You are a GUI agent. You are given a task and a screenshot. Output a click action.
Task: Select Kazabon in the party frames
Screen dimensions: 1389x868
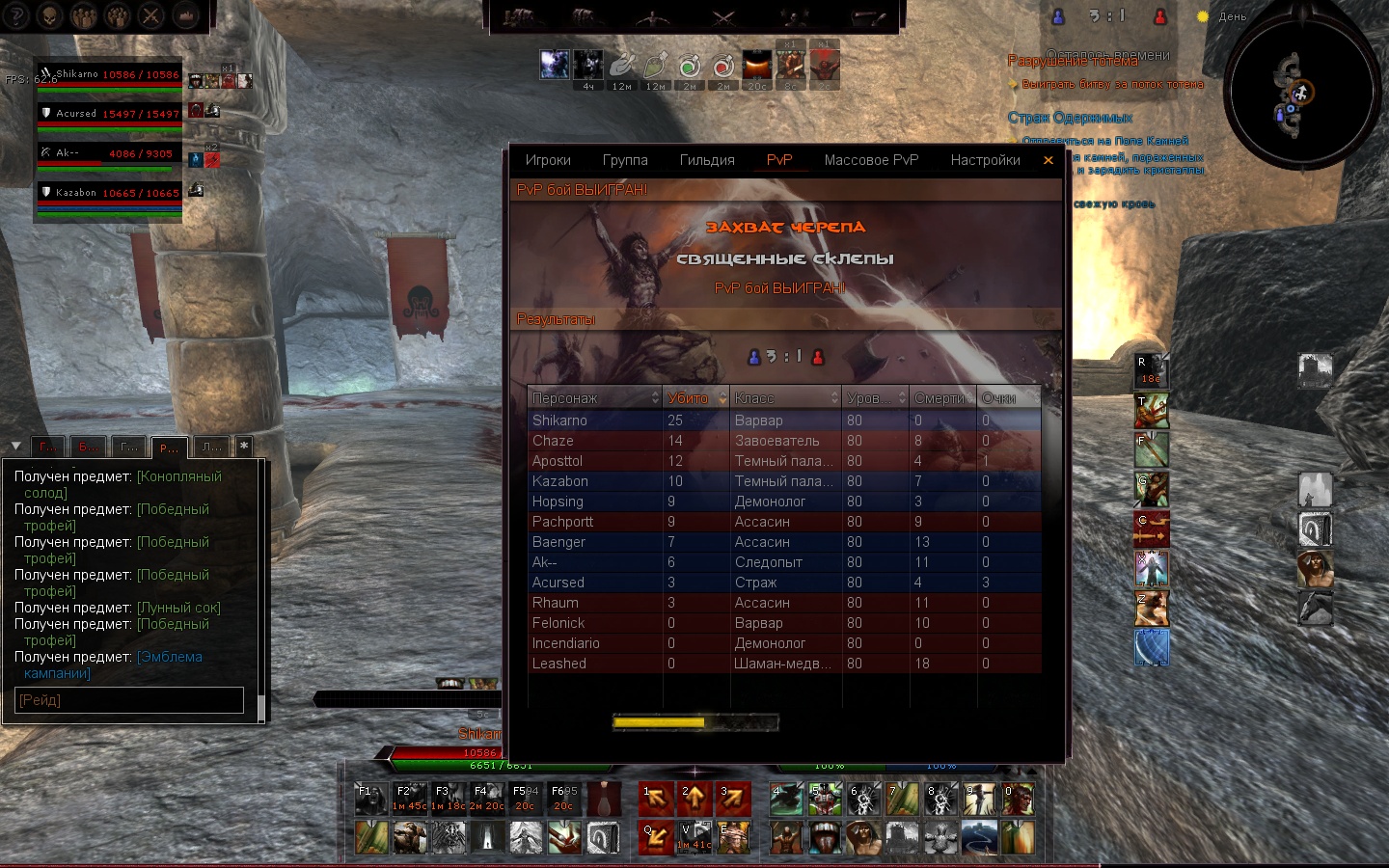pyautogui.click(x=108, y=194)
